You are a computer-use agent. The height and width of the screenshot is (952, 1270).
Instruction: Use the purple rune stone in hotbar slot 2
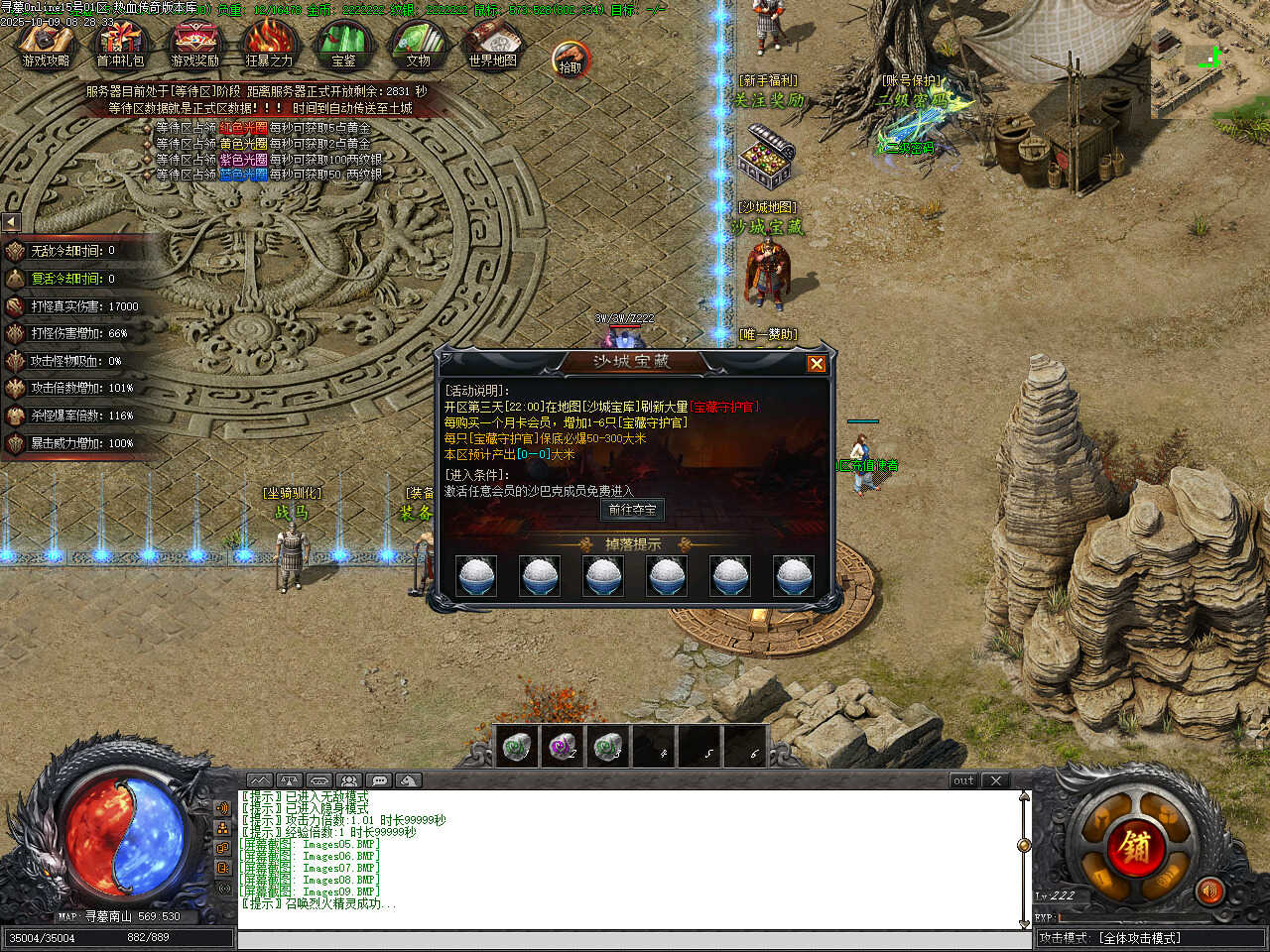[563, 746]
